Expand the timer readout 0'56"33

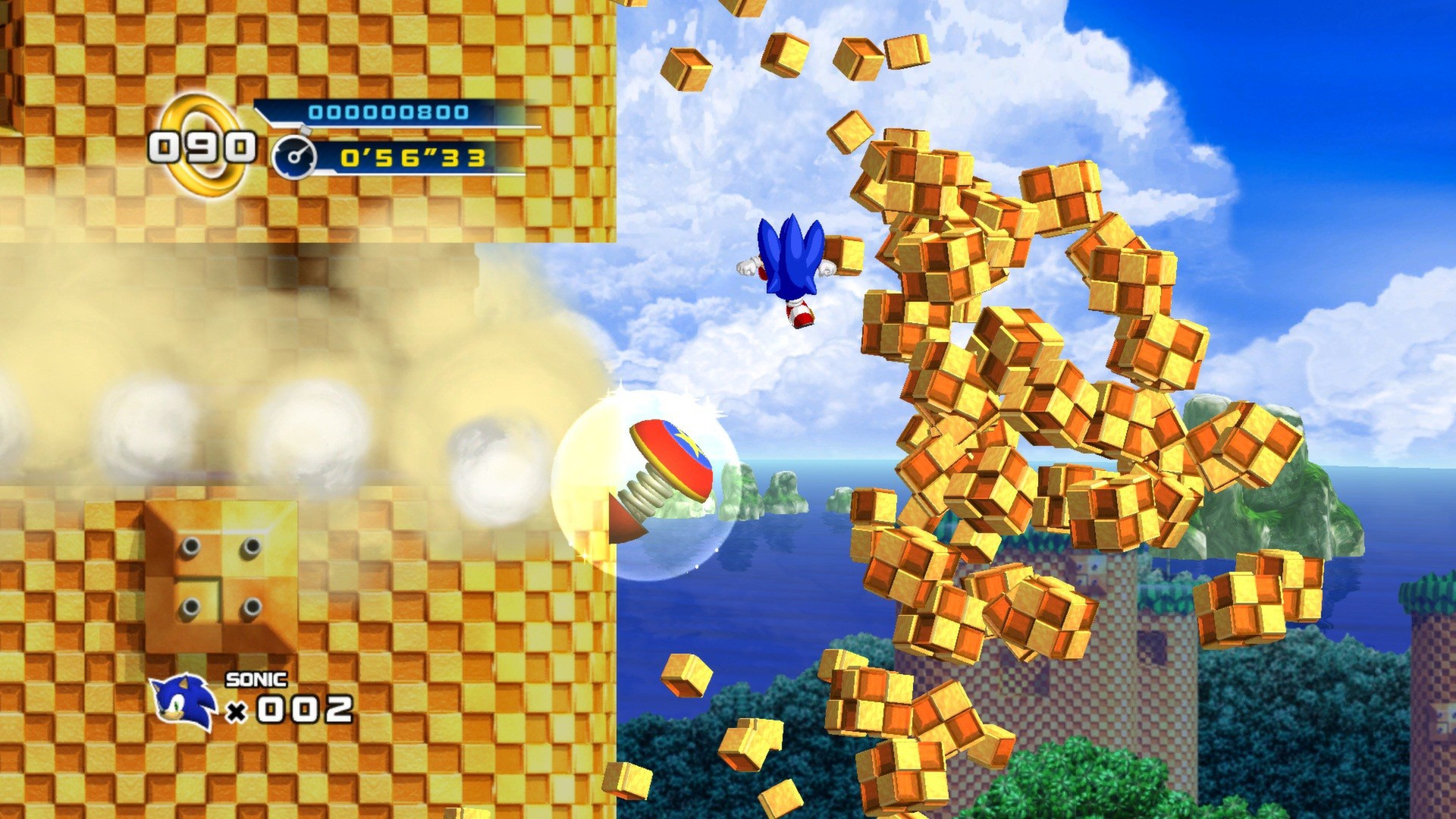(413, 157)
